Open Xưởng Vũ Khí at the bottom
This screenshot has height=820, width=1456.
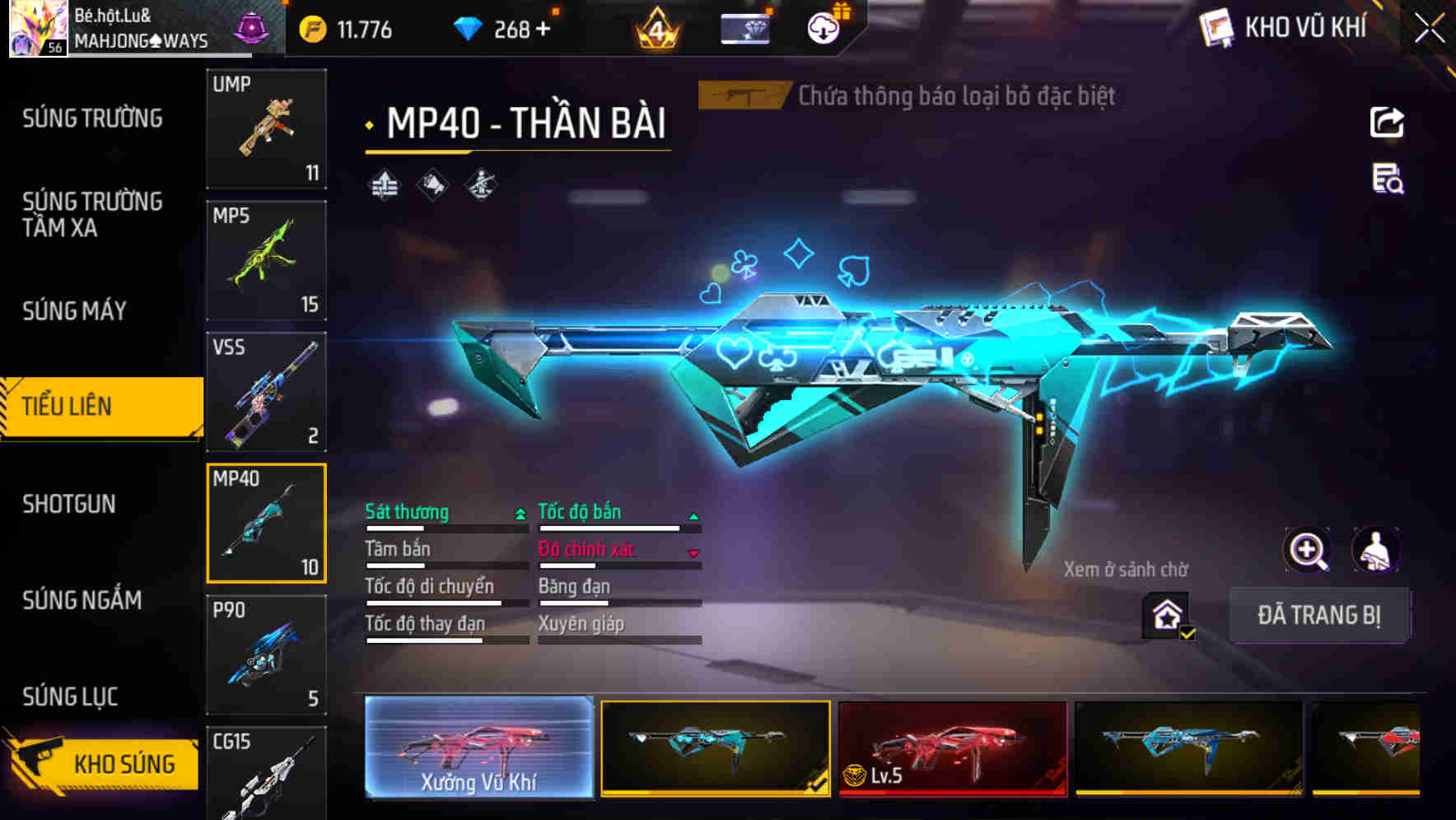coord(478,749)
